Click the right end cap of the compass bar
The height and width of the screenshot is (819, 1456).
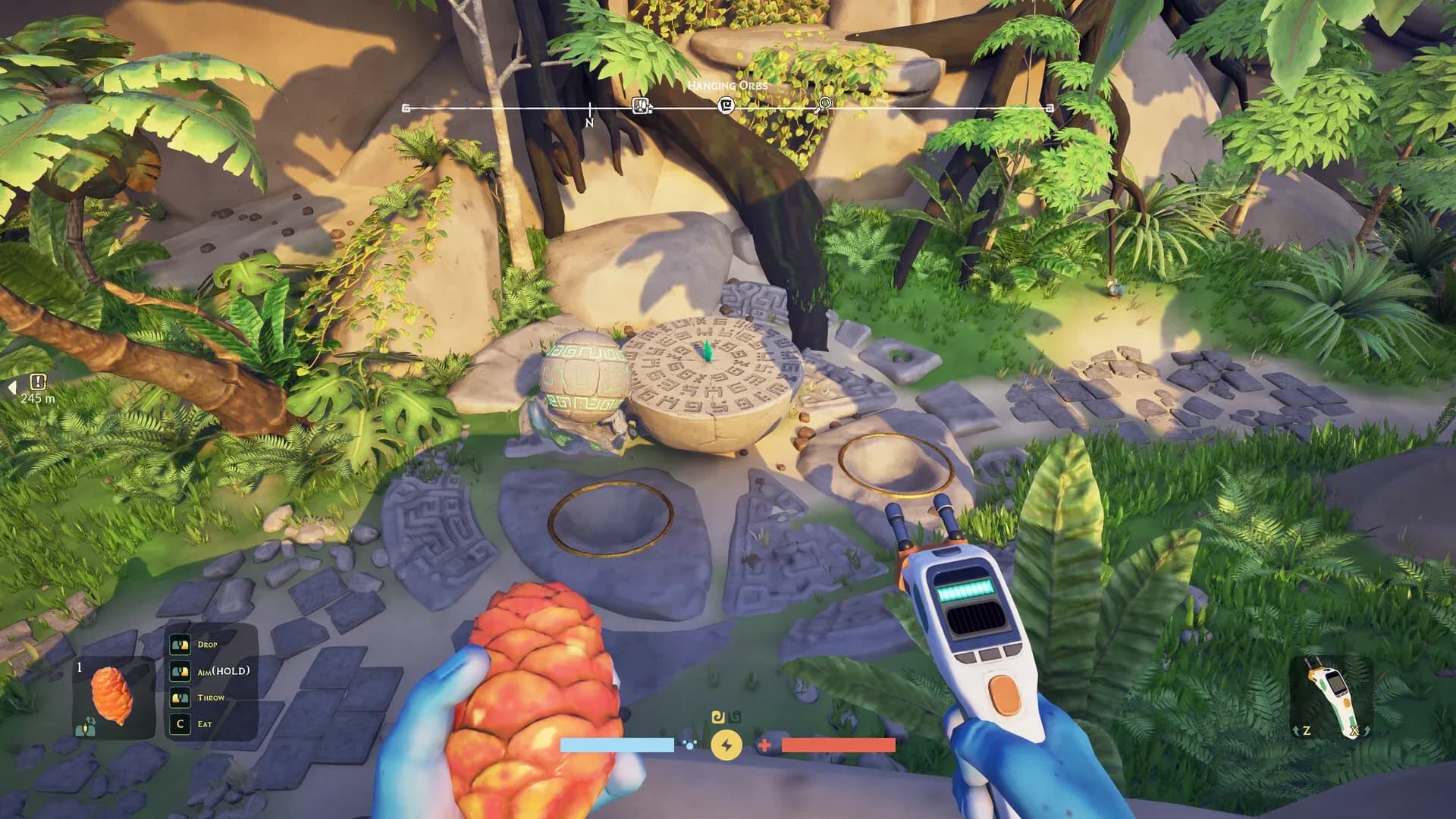click(x=1047, y=108)
